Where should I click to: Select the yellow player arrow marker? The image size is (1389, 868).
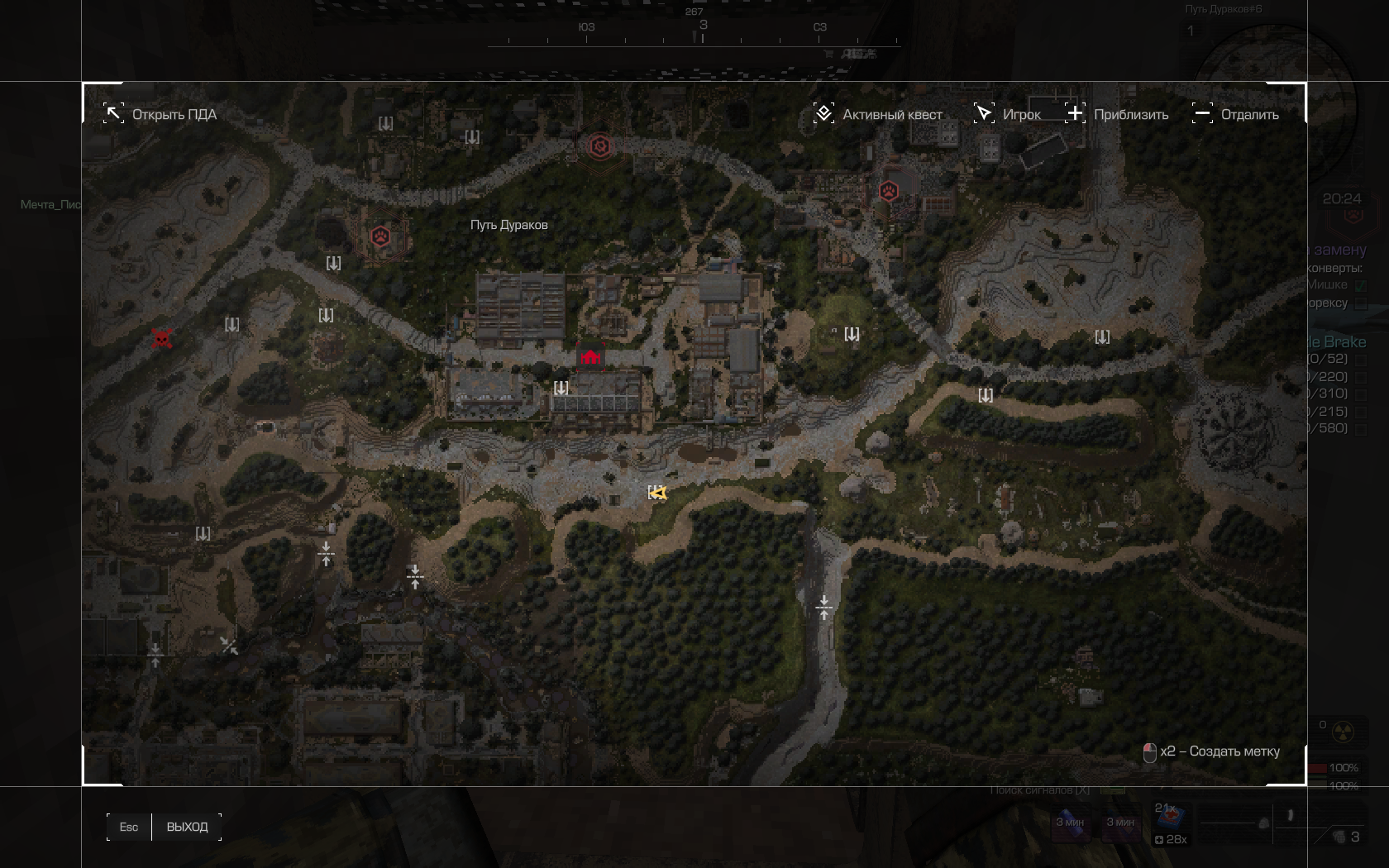tap(658, 493)
